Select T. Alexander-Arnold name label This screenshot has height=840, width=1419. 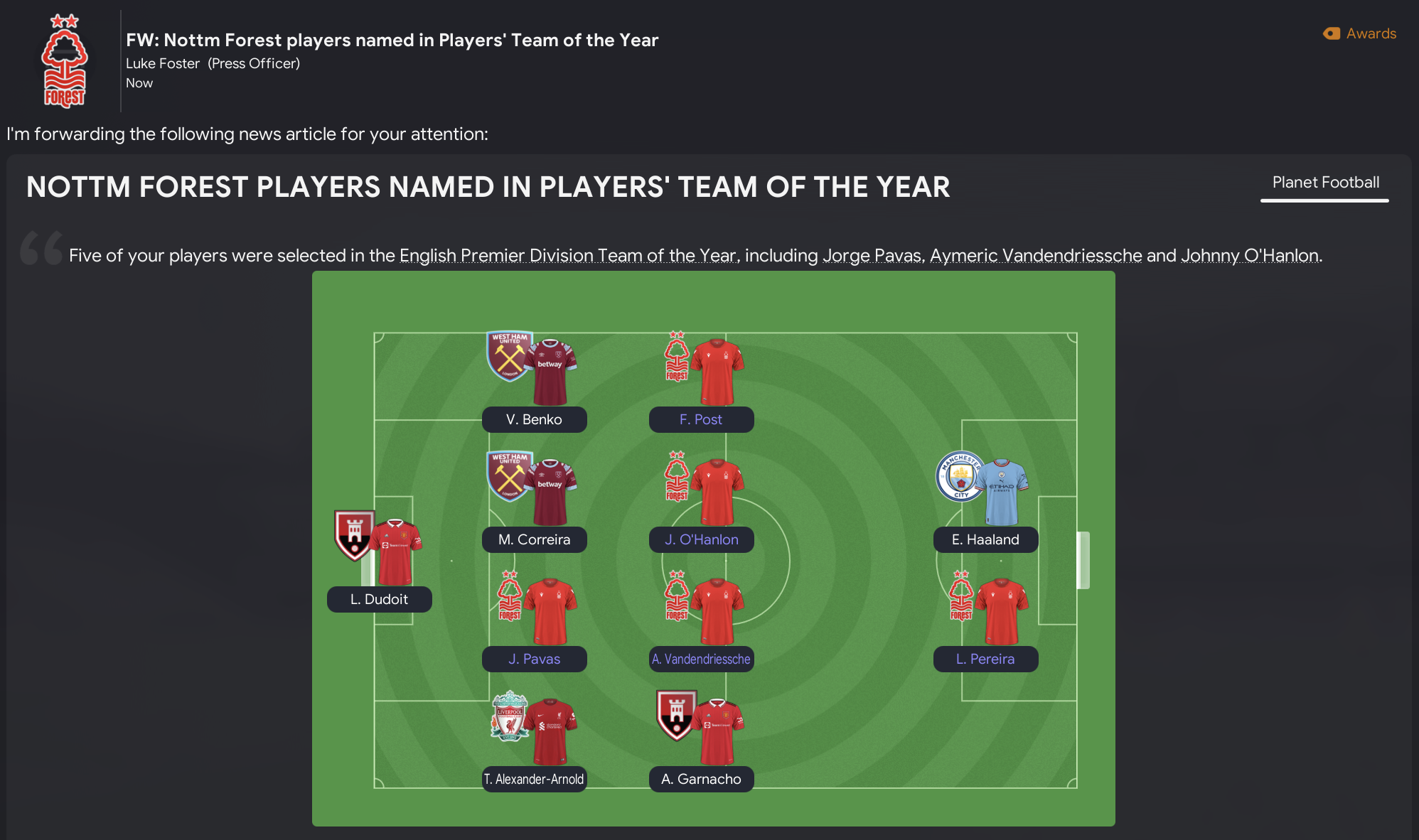534,779
